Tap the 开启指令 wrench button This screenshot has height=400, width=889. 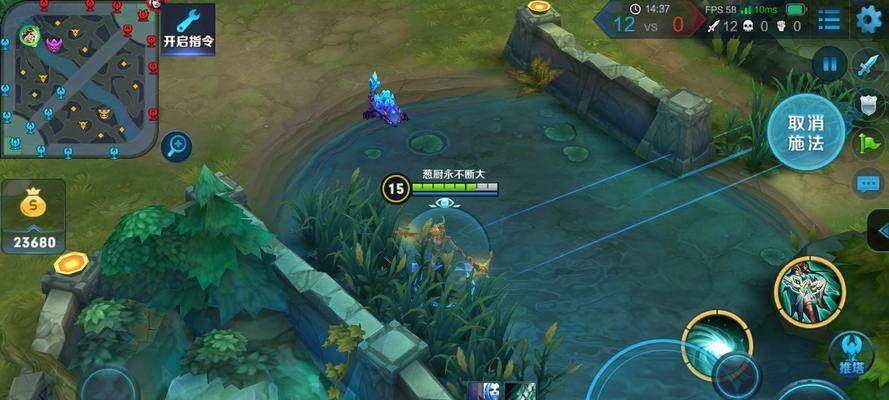click(187, 29)
